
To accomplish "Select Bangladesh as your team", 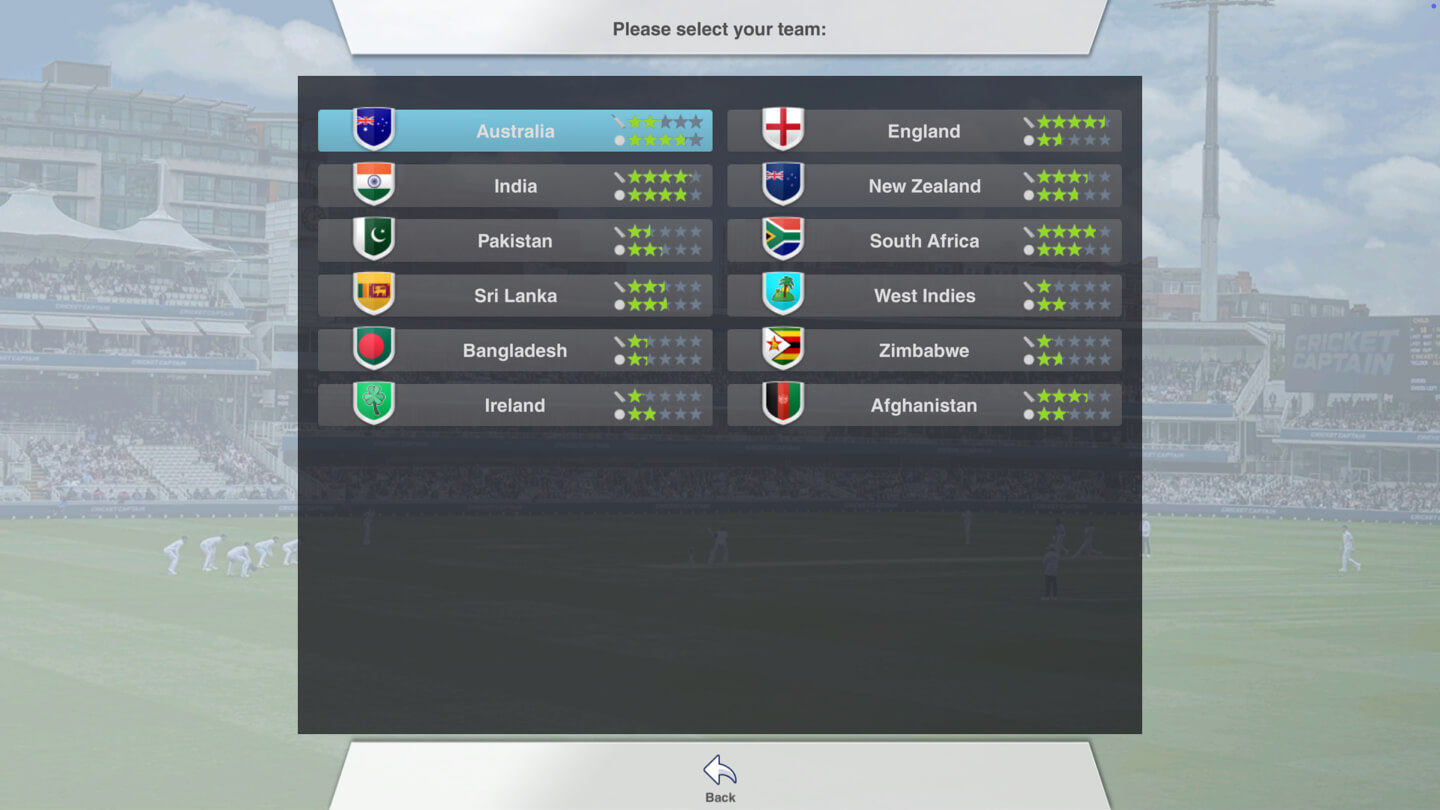I will [515, 351].
